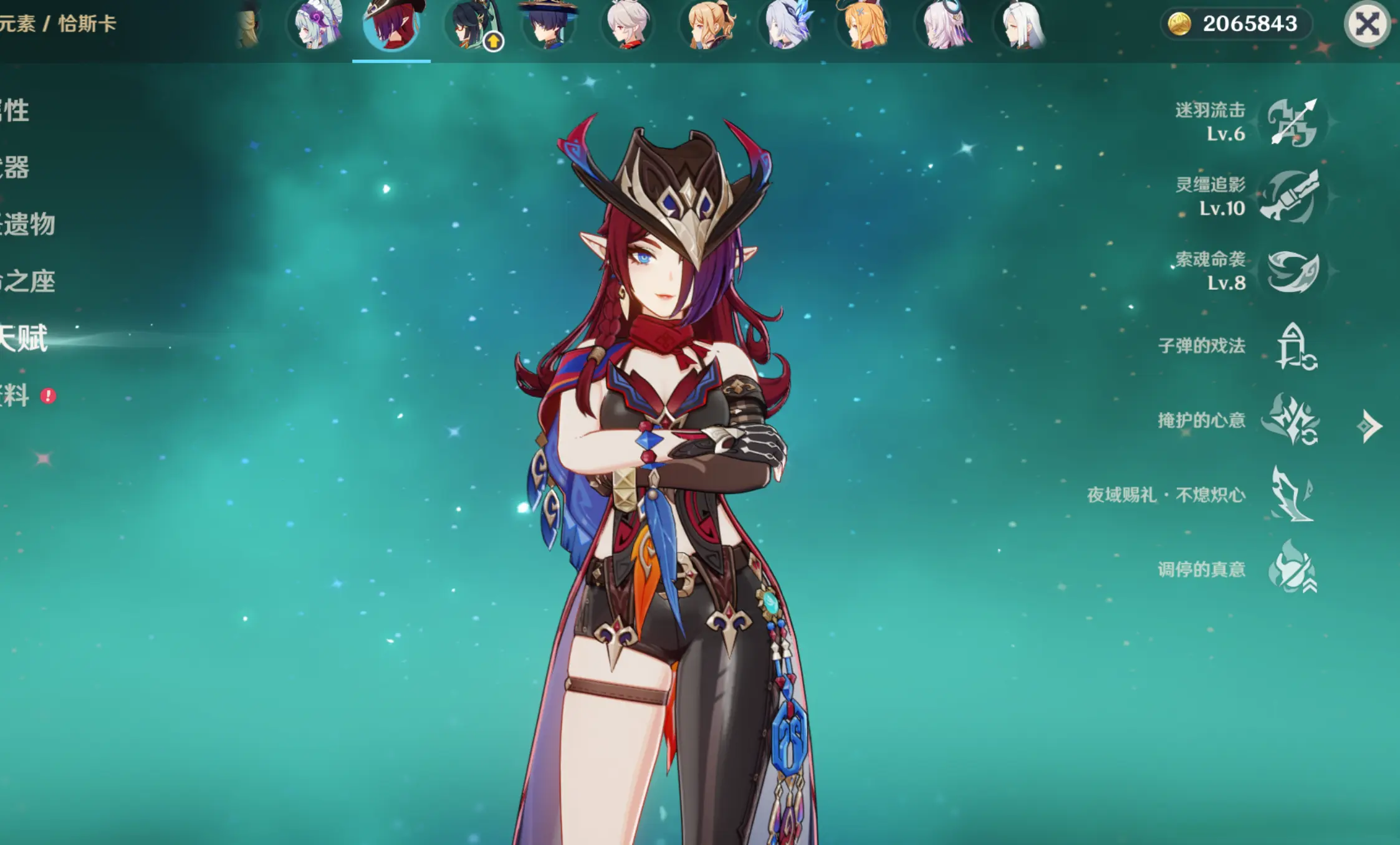Image resolution: width=1400 pixels, height=845 pixels.
Task: Inspect the 掩护的心意 passive talent
Action: click(1291, 419)
